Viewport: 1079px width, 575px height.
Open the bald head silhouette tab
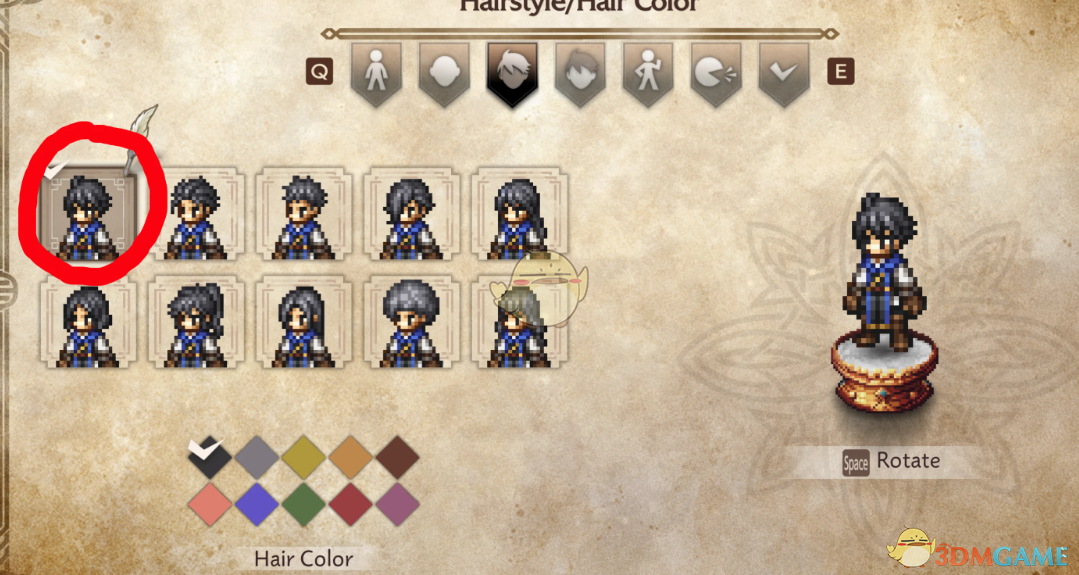444,72
